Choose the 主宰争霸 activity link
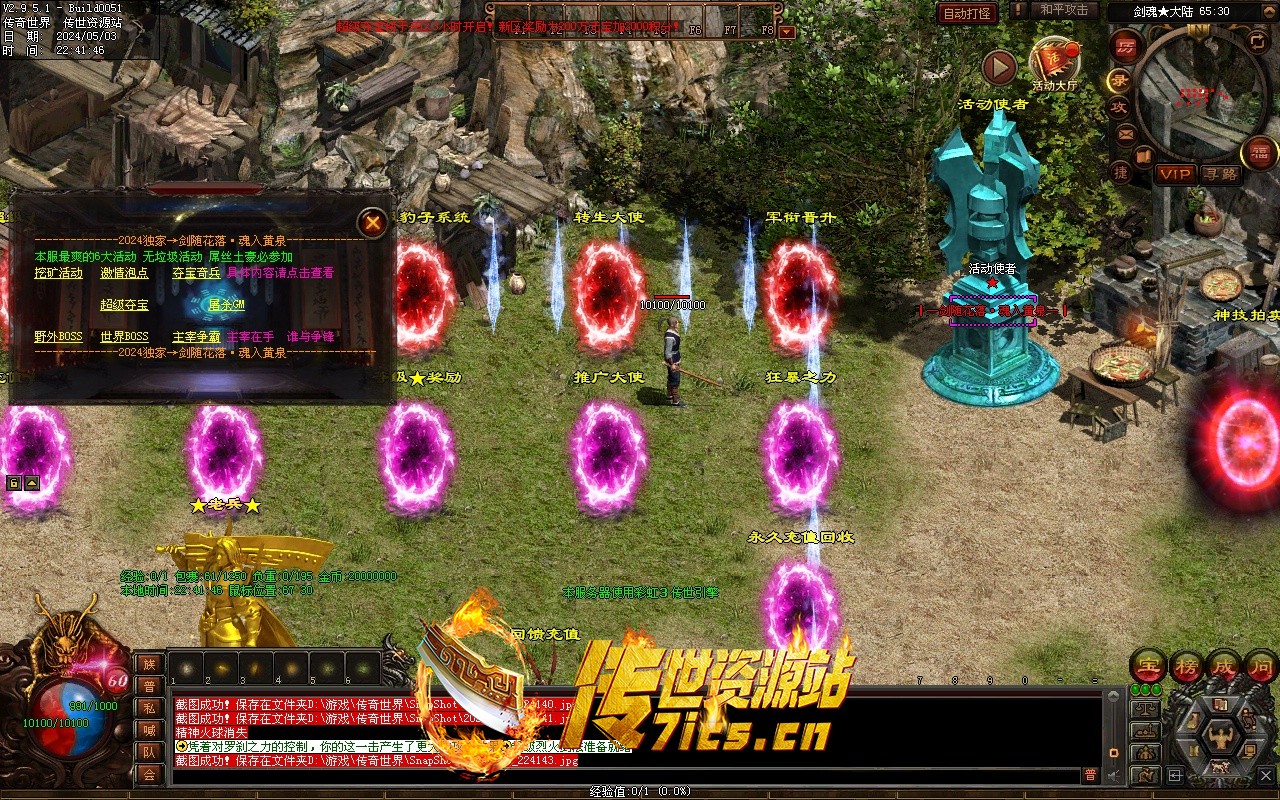Screen dimensions: 1280x800 coord(196,337)
